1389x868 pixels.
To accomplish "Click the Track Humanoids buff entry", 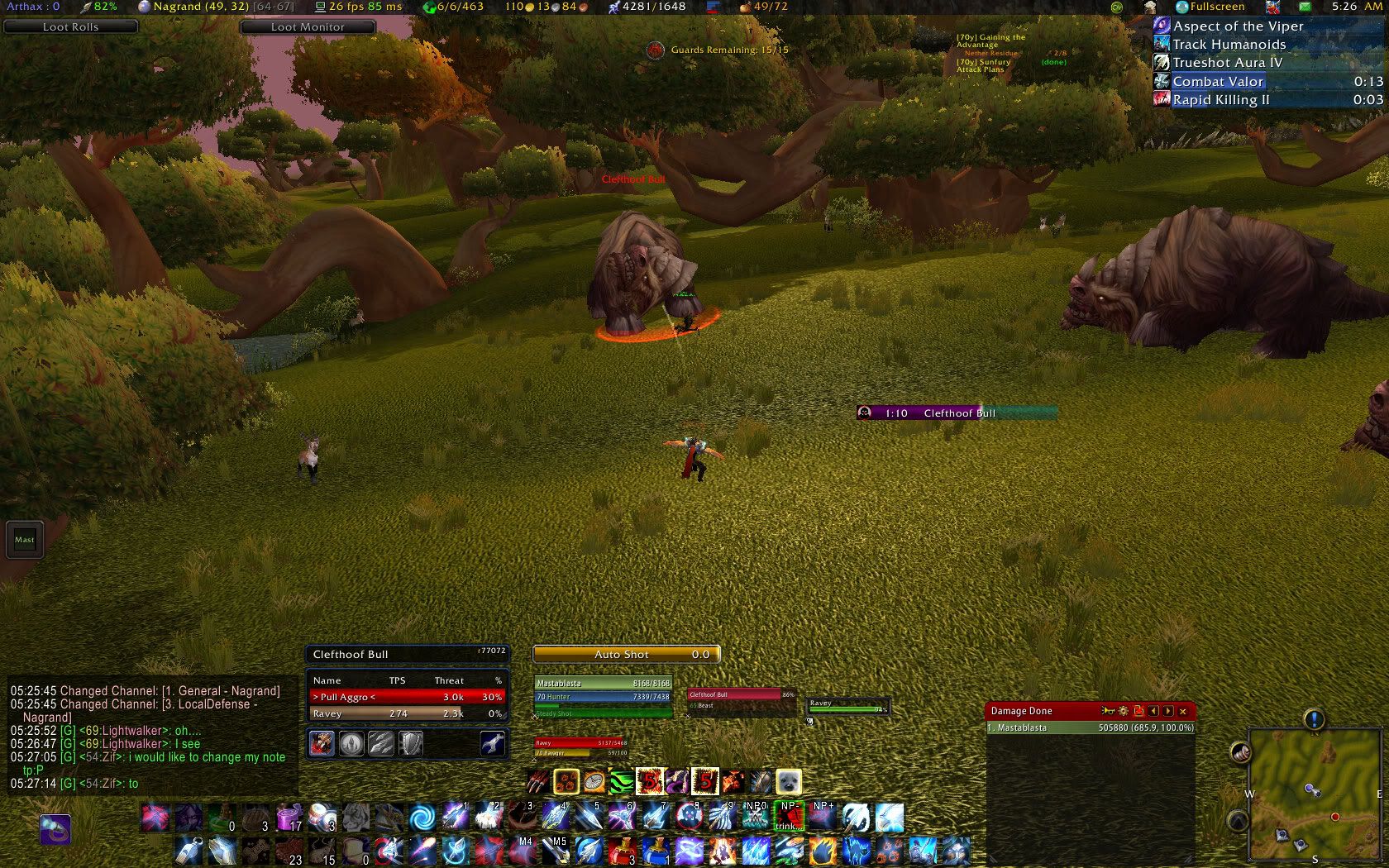I will pyautogui.click(x=1229, y=45).
